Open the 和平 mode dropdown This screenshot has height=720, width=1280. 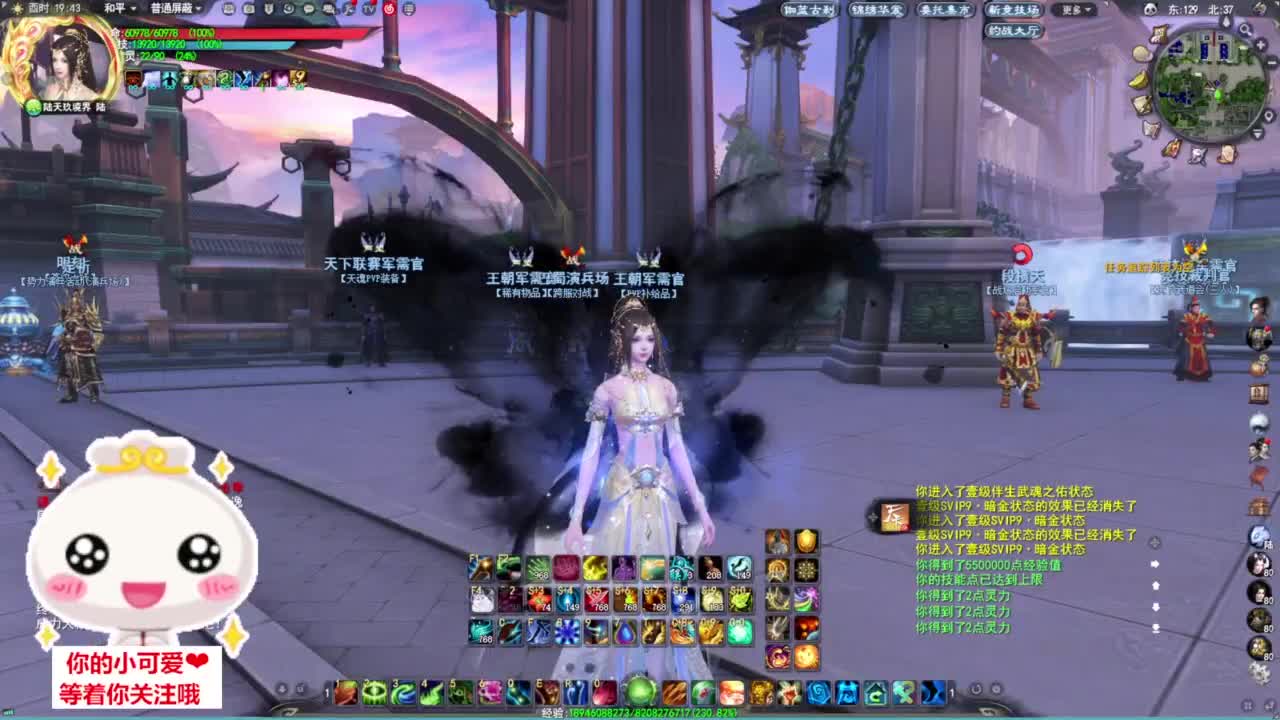(x=115, y=10)
